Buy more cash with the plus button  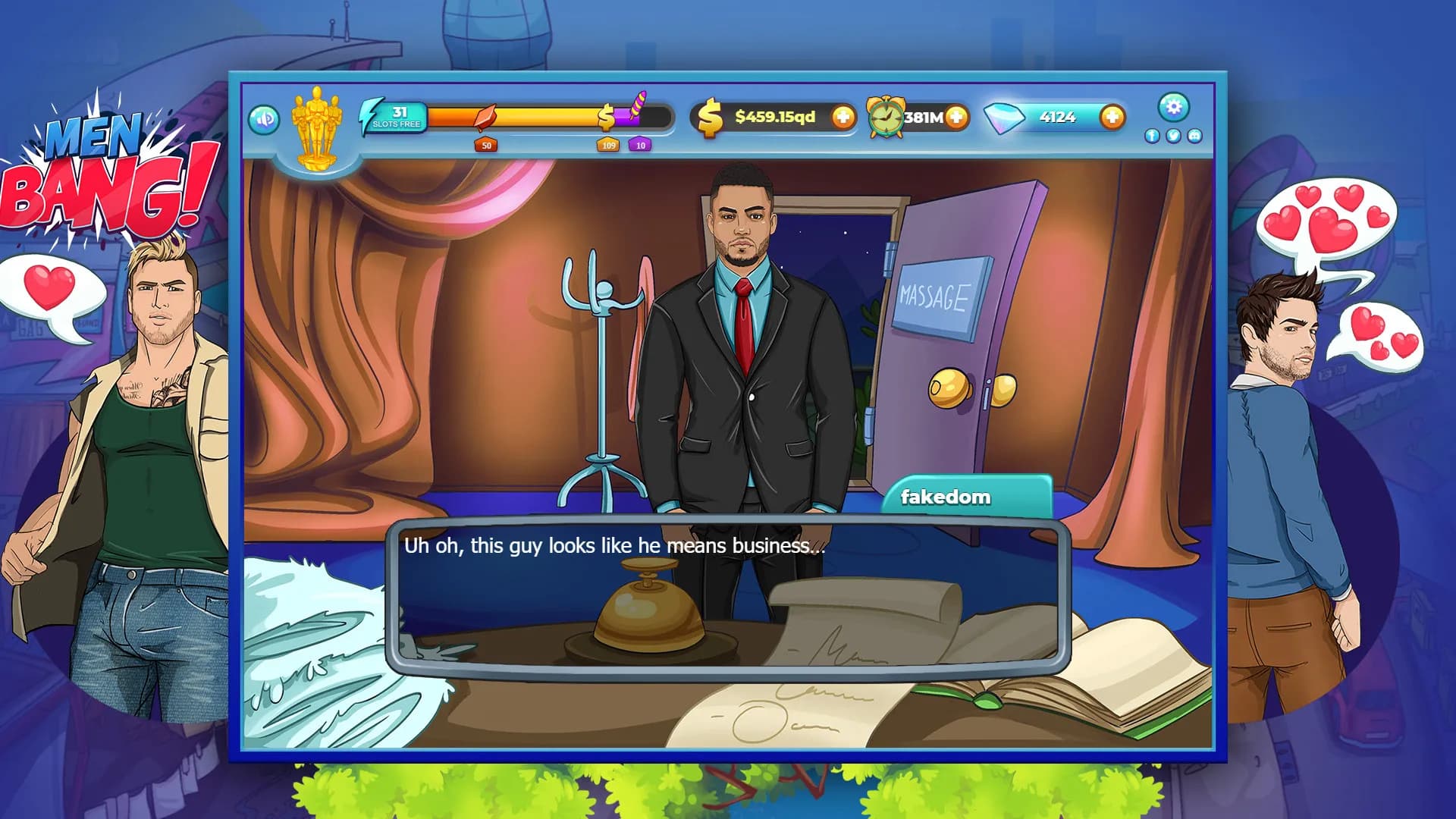point(843,117)
